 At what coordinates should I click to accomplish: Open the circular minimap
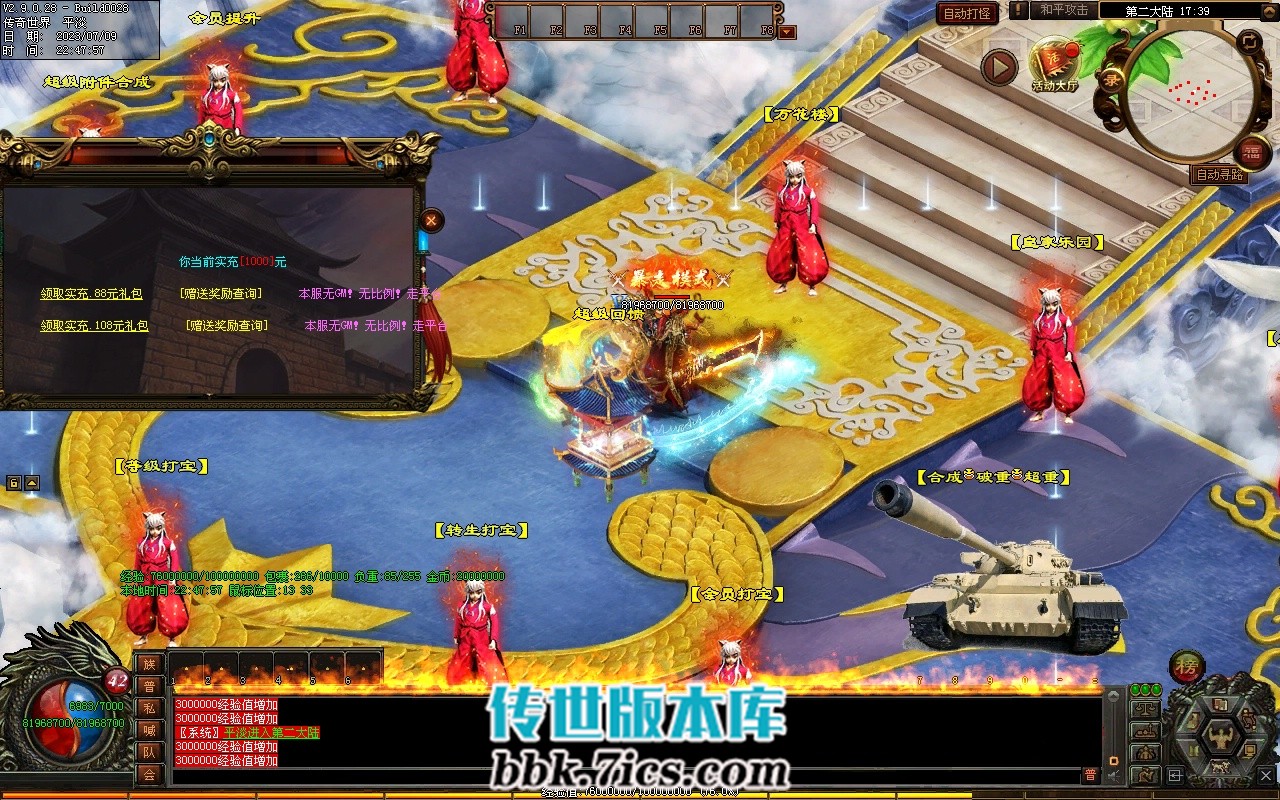coord(1190,94)
